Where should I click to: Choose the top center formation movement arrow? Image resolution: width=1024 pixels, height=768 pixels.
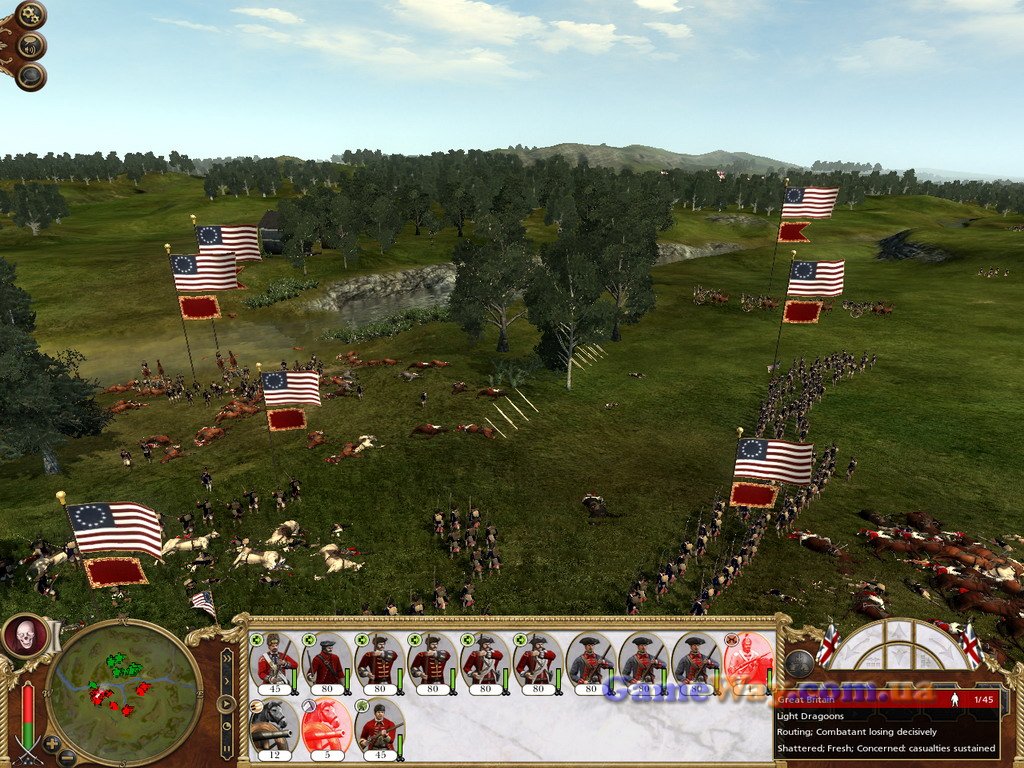pos(897,632)
